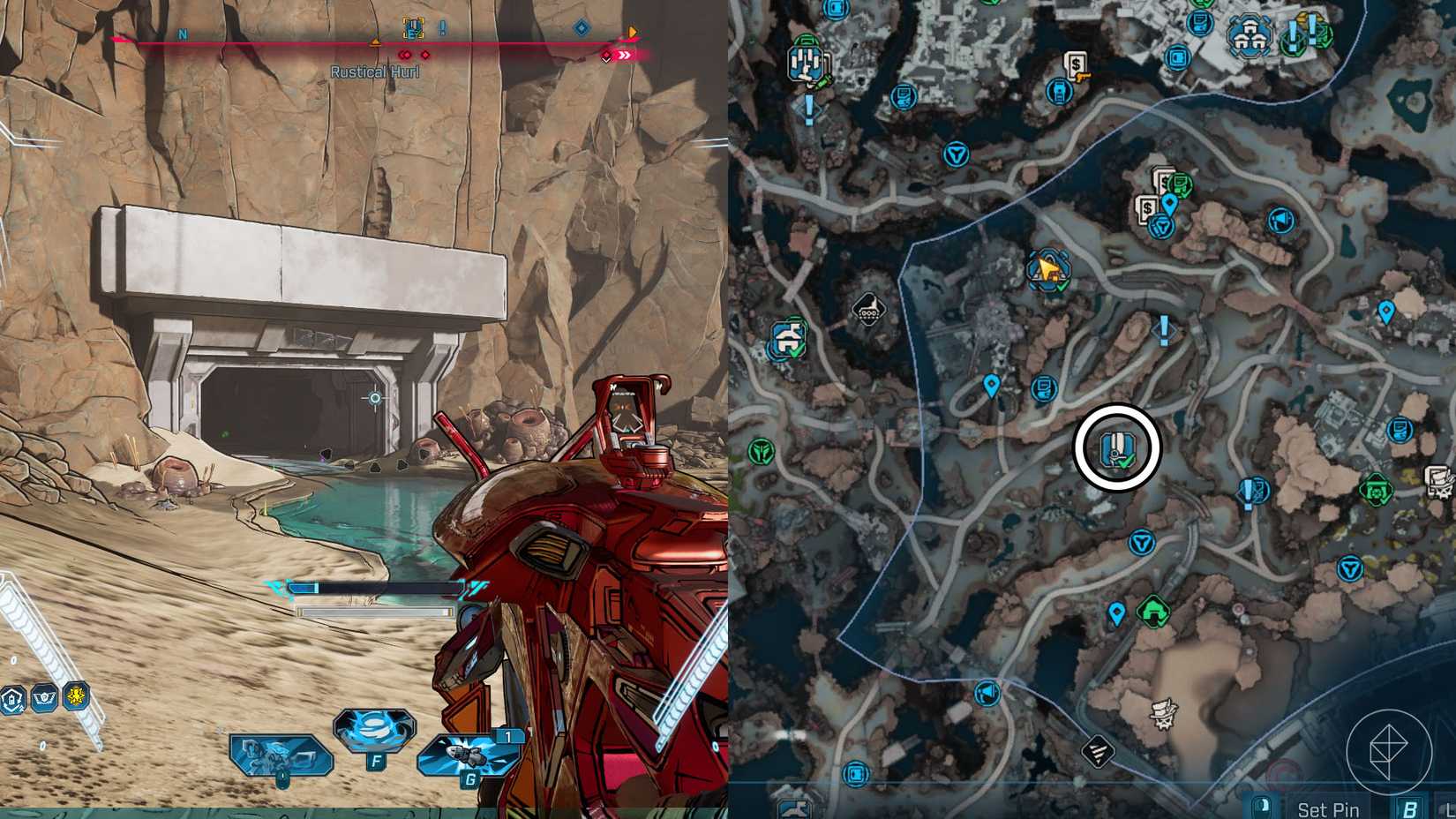Select the Typhon Log loudspeaker icon

[x=1280, y=219]
